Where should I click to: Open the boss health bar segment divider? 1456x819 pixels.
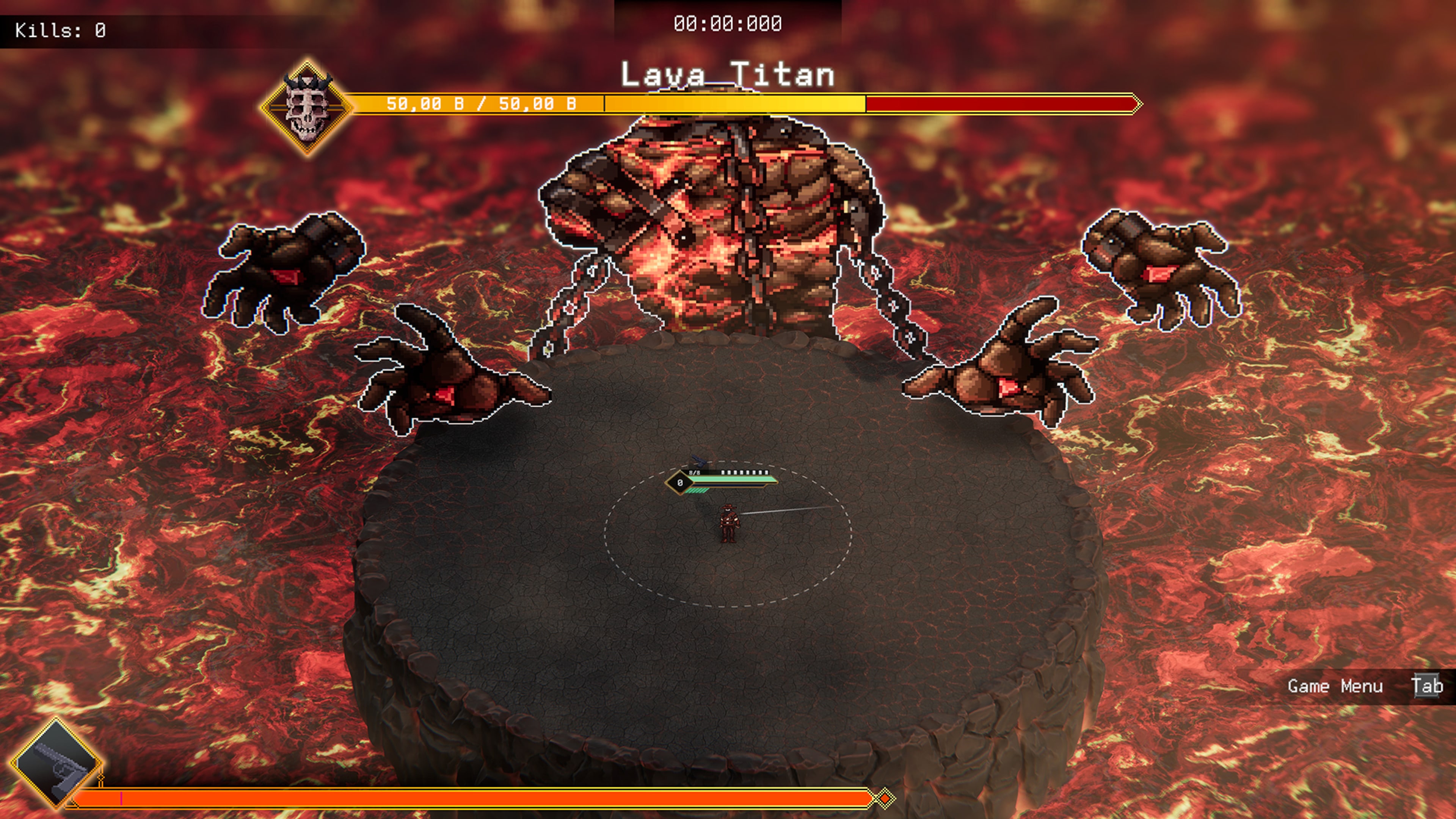tap(604, 104)
